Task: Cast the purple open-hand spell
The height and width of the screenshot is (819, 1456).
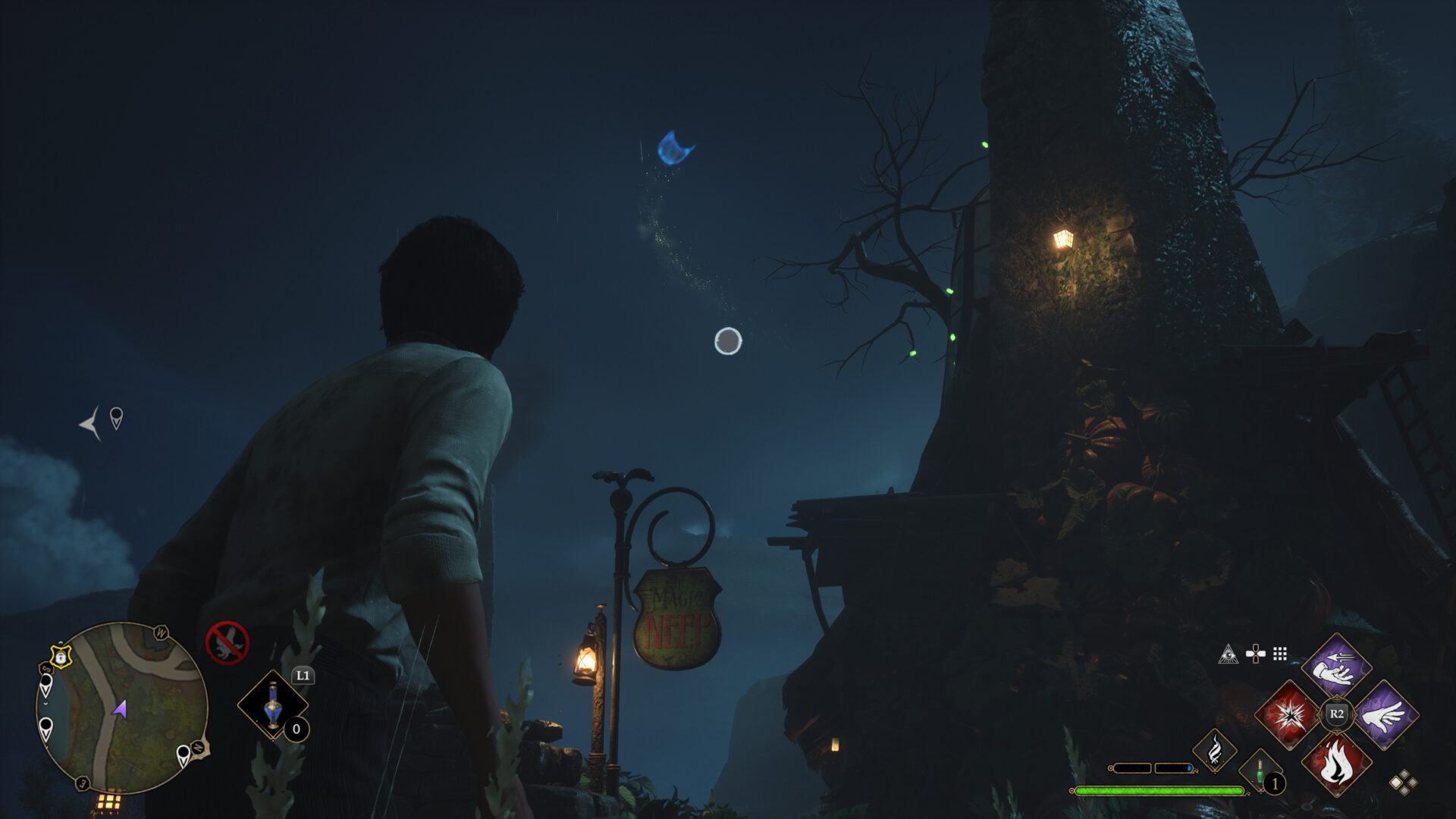Action: tap(1384, 714)
